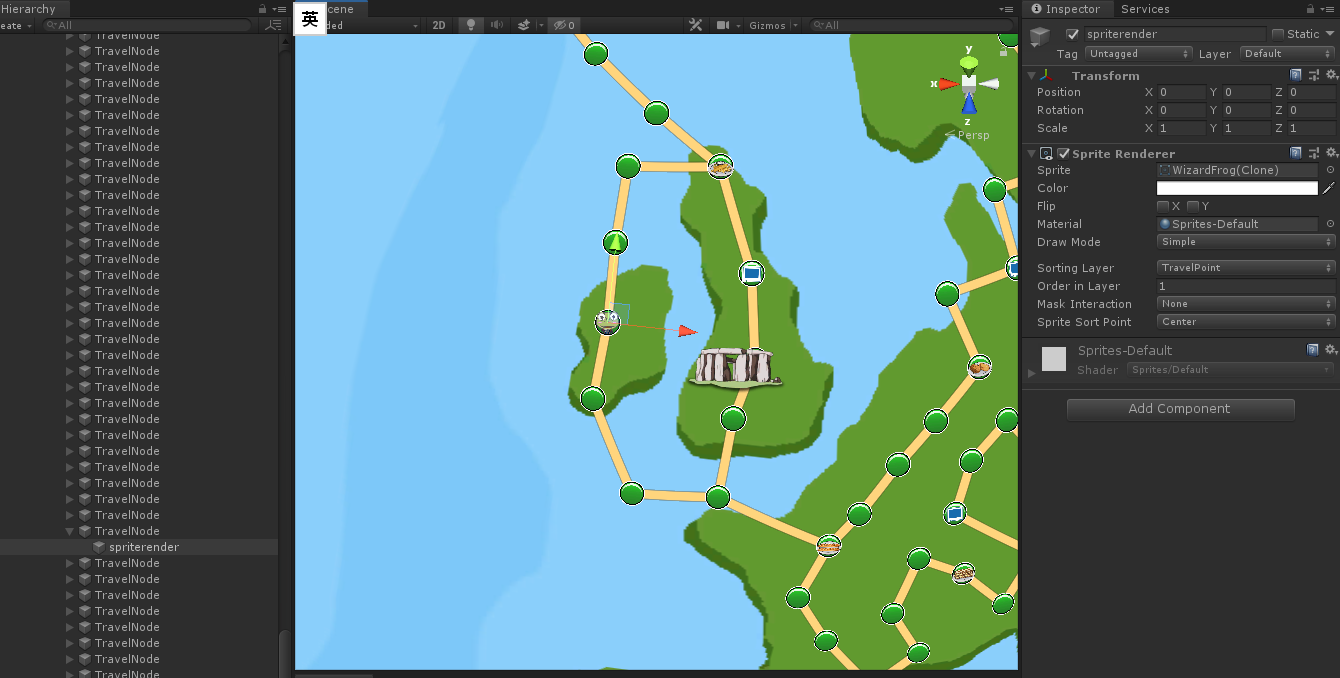
Task: Click the object name field reading spriterender
Action: [1175, 34]
